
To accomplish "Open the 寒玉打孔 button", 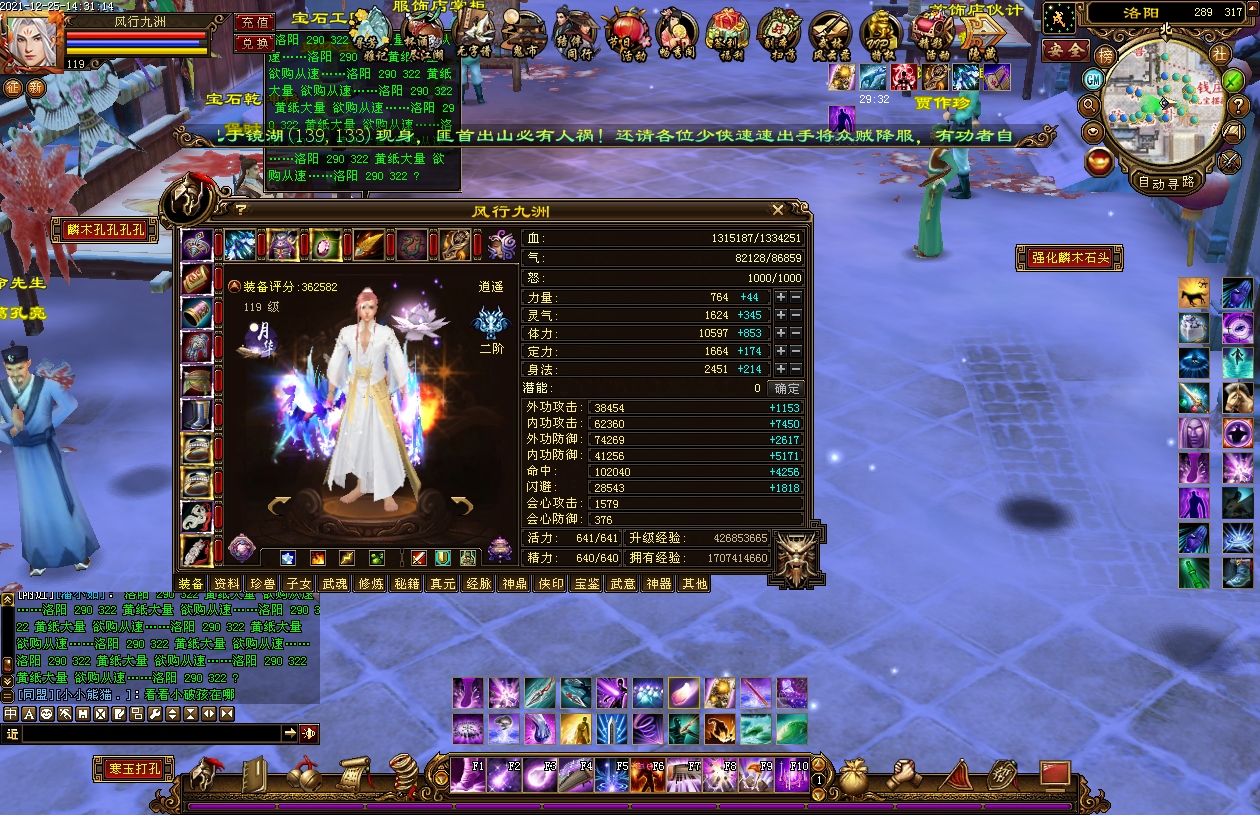I will [134, 769].
